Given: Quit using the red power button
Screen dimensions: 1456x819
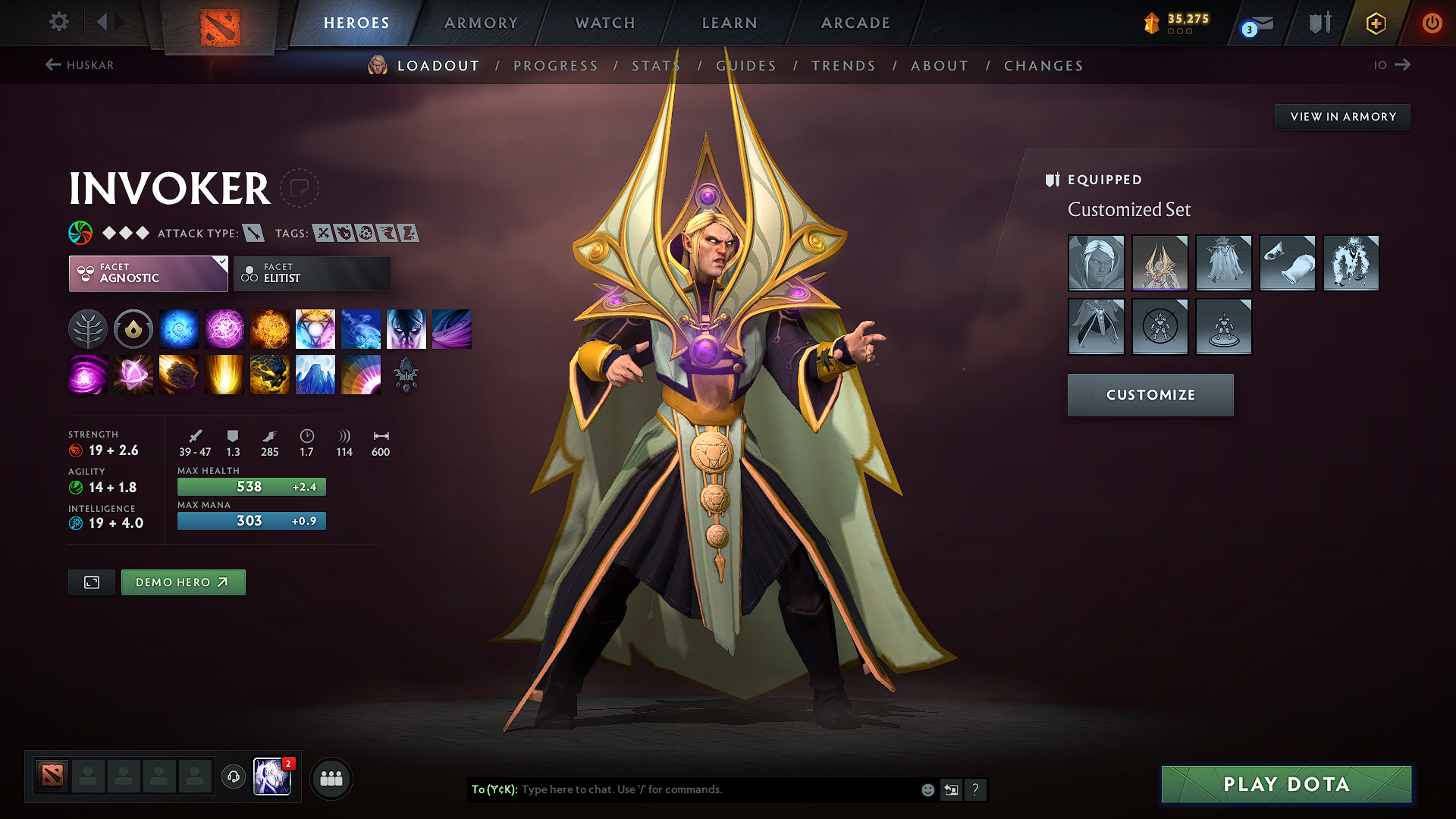Looking at the screenshot, I should pyautogui.click(x=1432, y=23).
